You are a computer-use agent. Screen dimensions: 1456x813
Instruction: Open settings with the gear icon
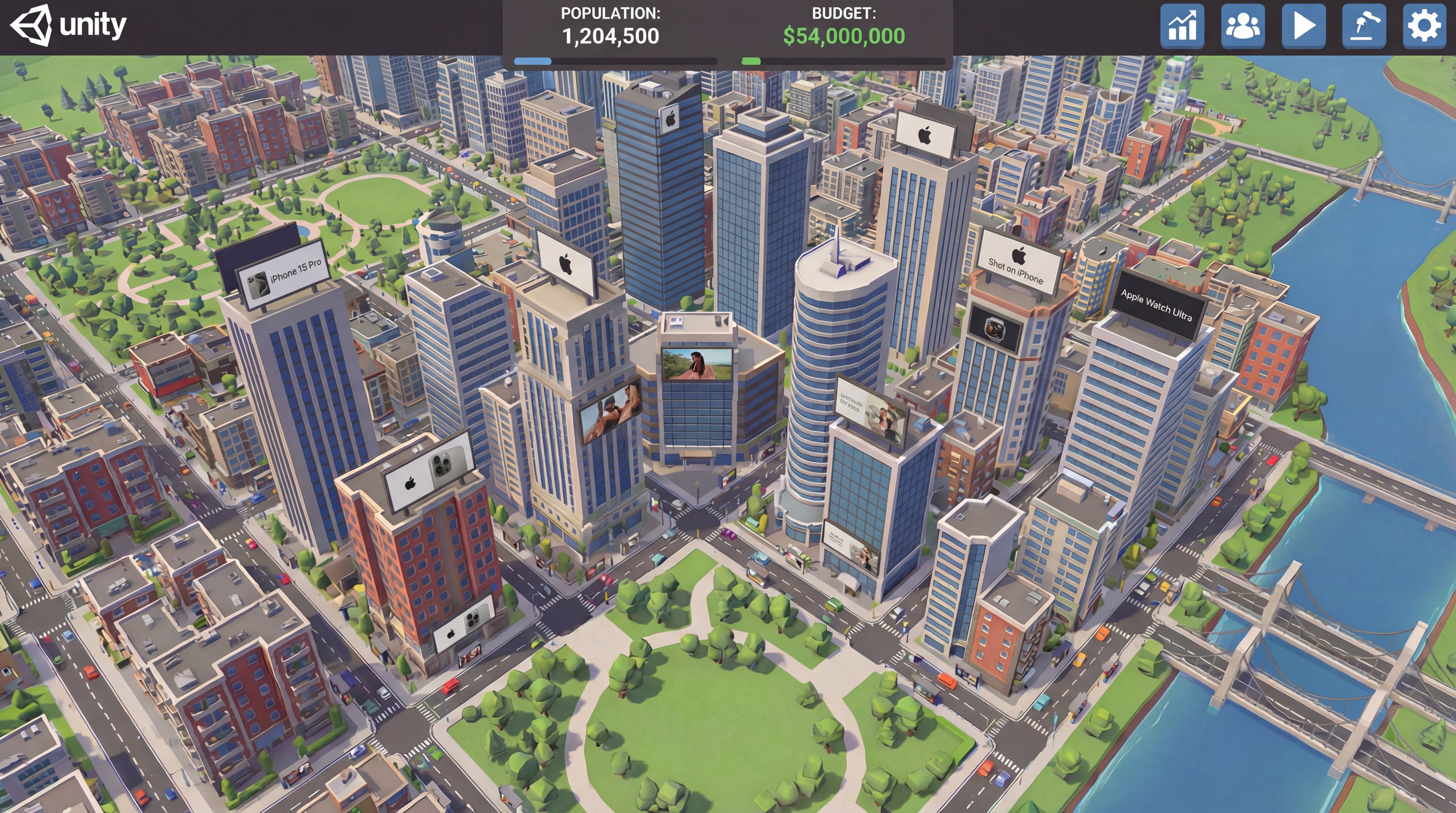click(1424, 26)
